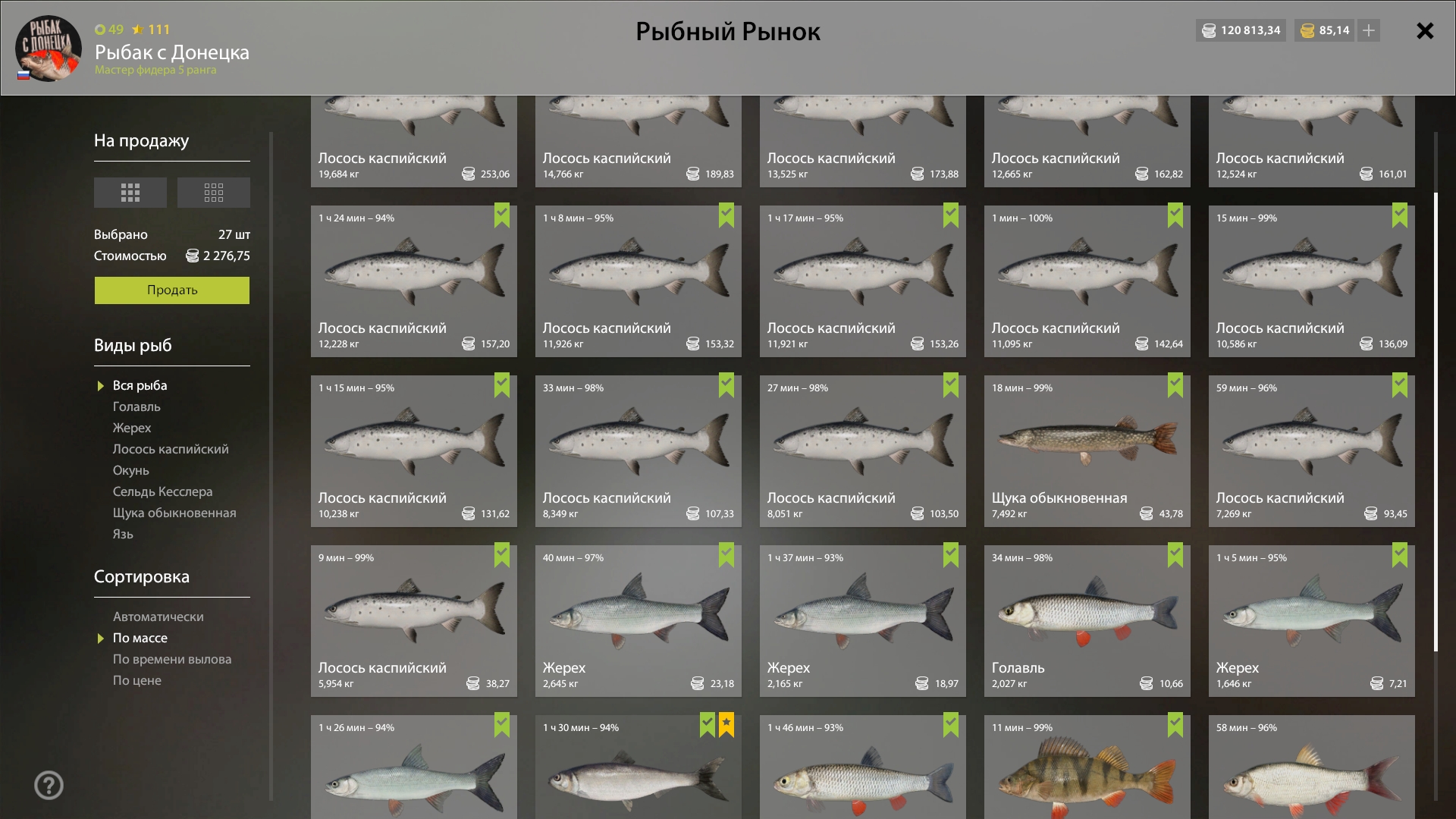Filter fish list by Окунь
The height and width of the screenshot is (819, 1456).
click(x=131, y=471)
